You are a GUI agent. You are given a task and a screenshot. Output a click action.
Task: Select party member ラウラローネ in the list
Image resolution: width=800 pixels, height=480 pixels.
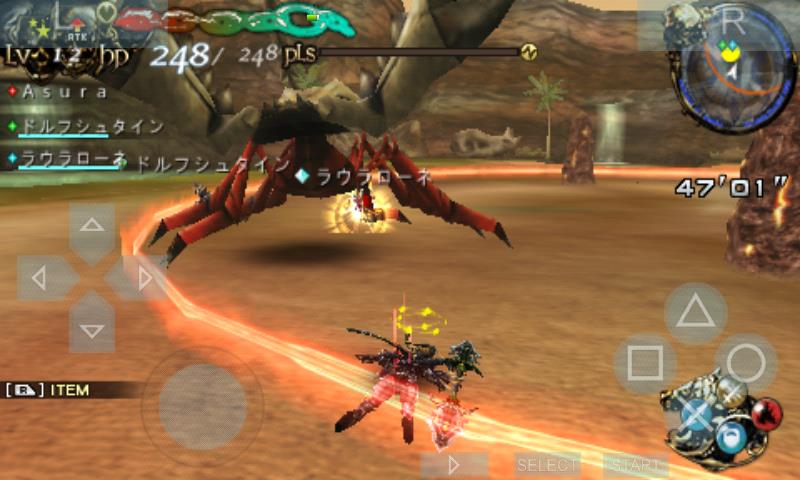coord(66,159)
